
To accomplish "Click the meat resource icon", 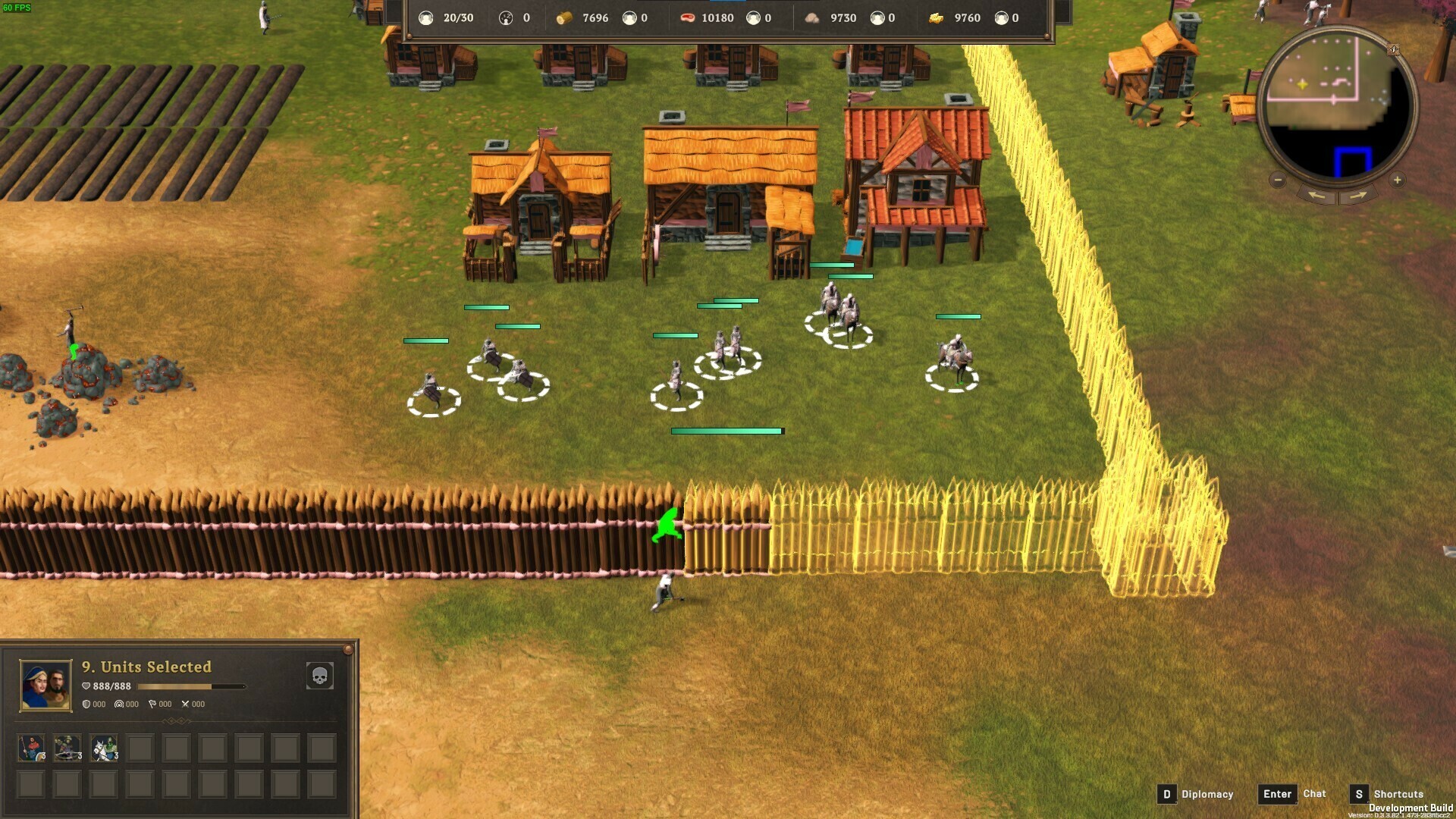I will [x=686, y=18].
